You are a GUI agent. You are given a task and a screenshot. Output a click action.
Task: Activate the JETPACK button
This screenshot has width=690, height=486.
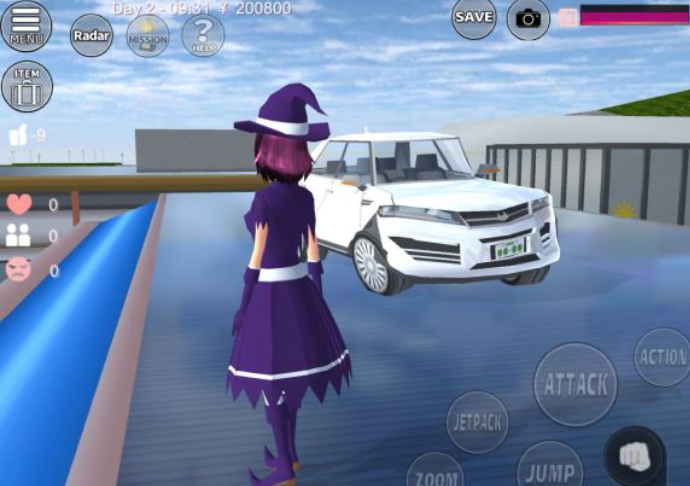[x=477, y=421]
